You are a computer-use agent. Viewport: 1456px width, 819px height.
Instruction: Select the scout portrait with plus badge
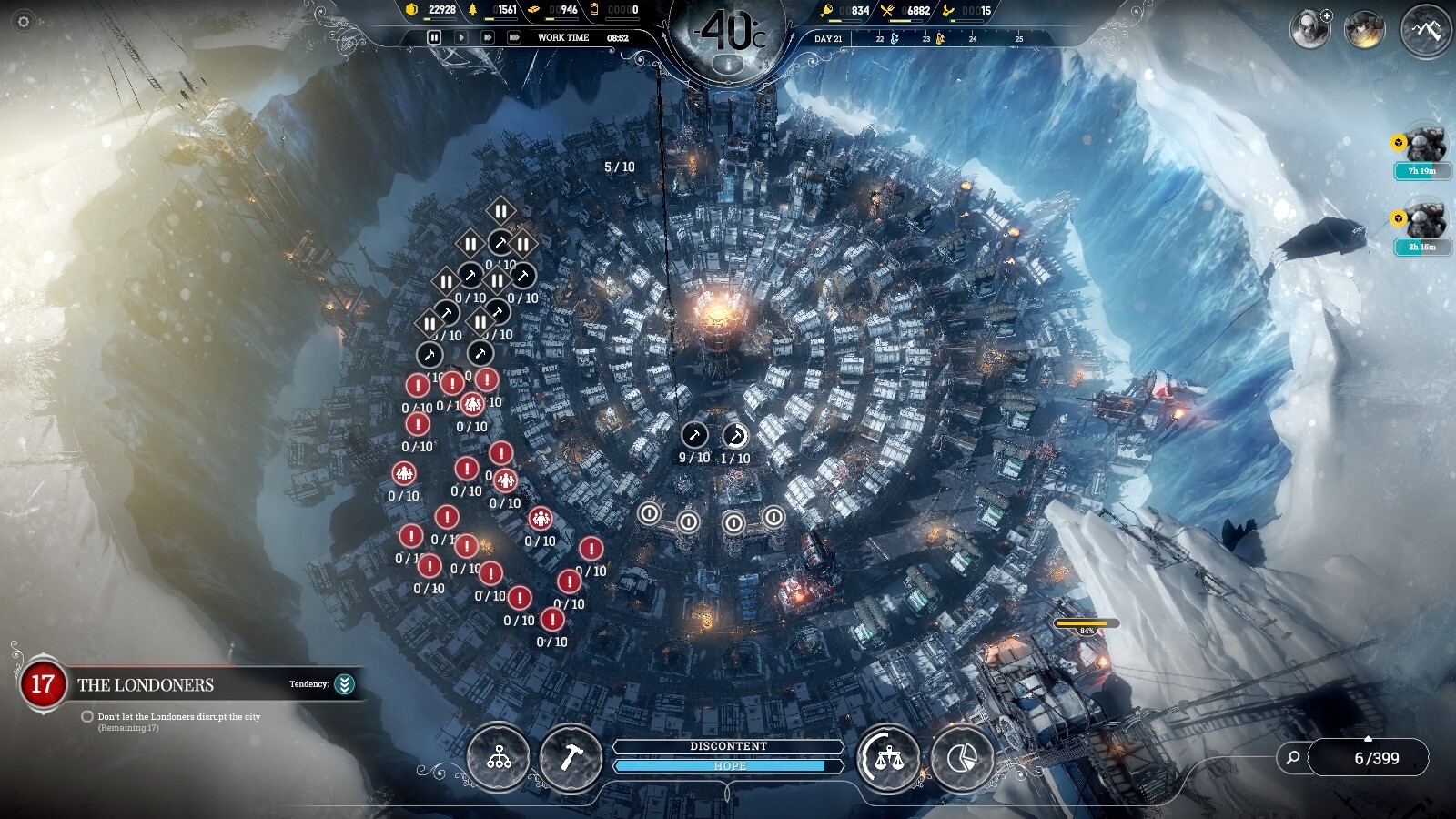tap(1309, 29)
